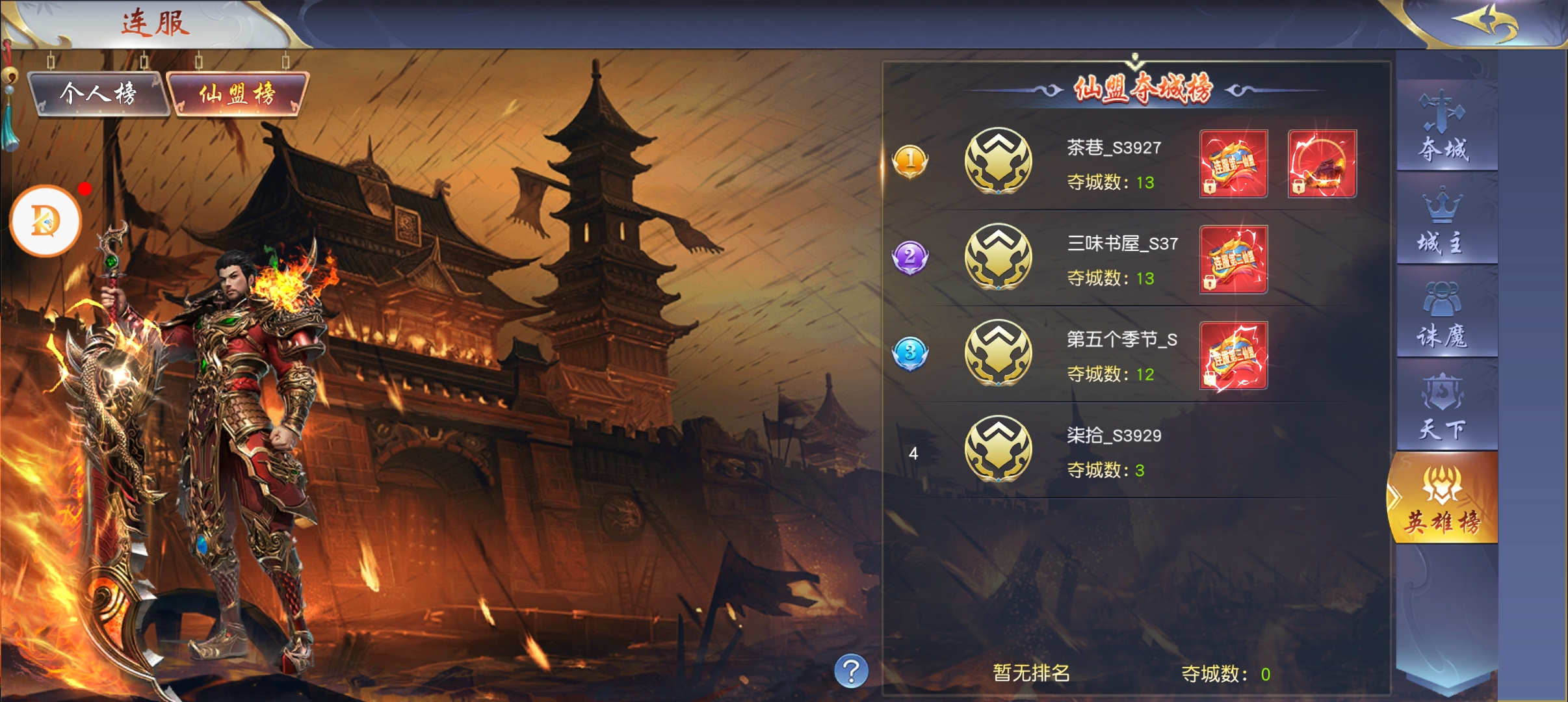
Task: Inspect the first-place red ring reward
Action: [x=1322, y=164]
